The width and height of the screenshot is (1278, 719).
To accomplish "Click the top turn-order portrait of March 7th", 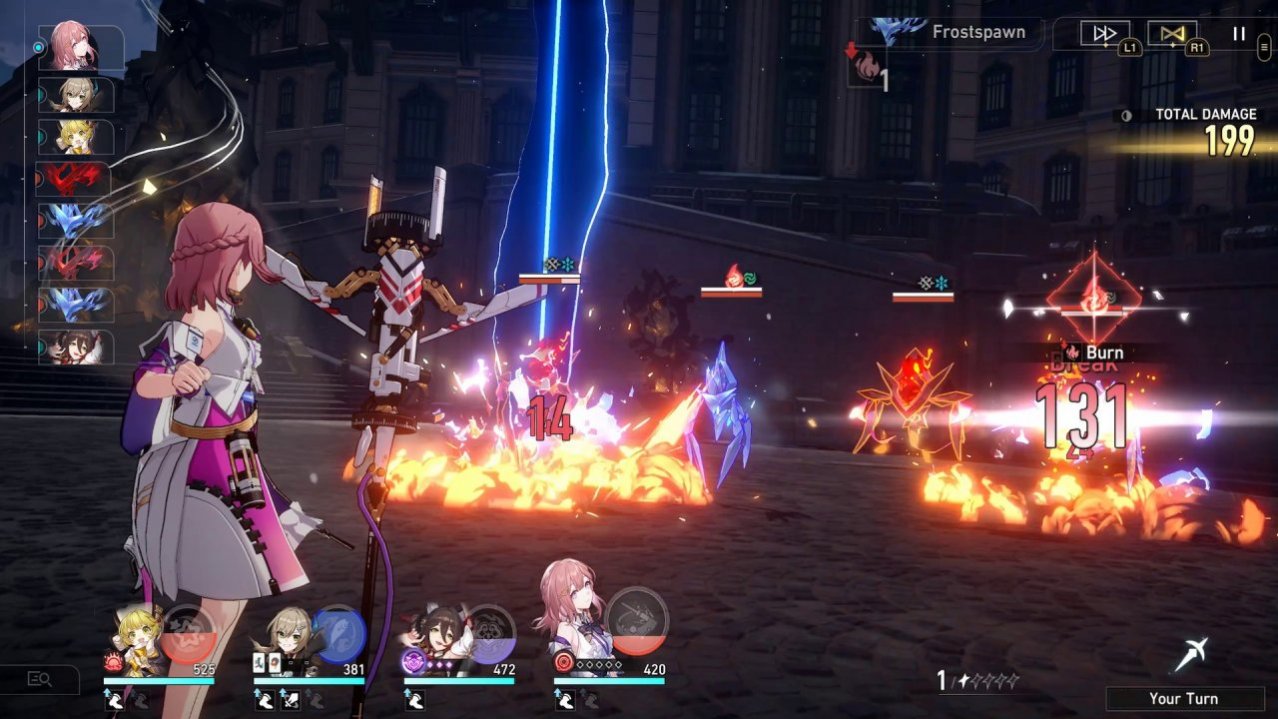I will 77,47.
